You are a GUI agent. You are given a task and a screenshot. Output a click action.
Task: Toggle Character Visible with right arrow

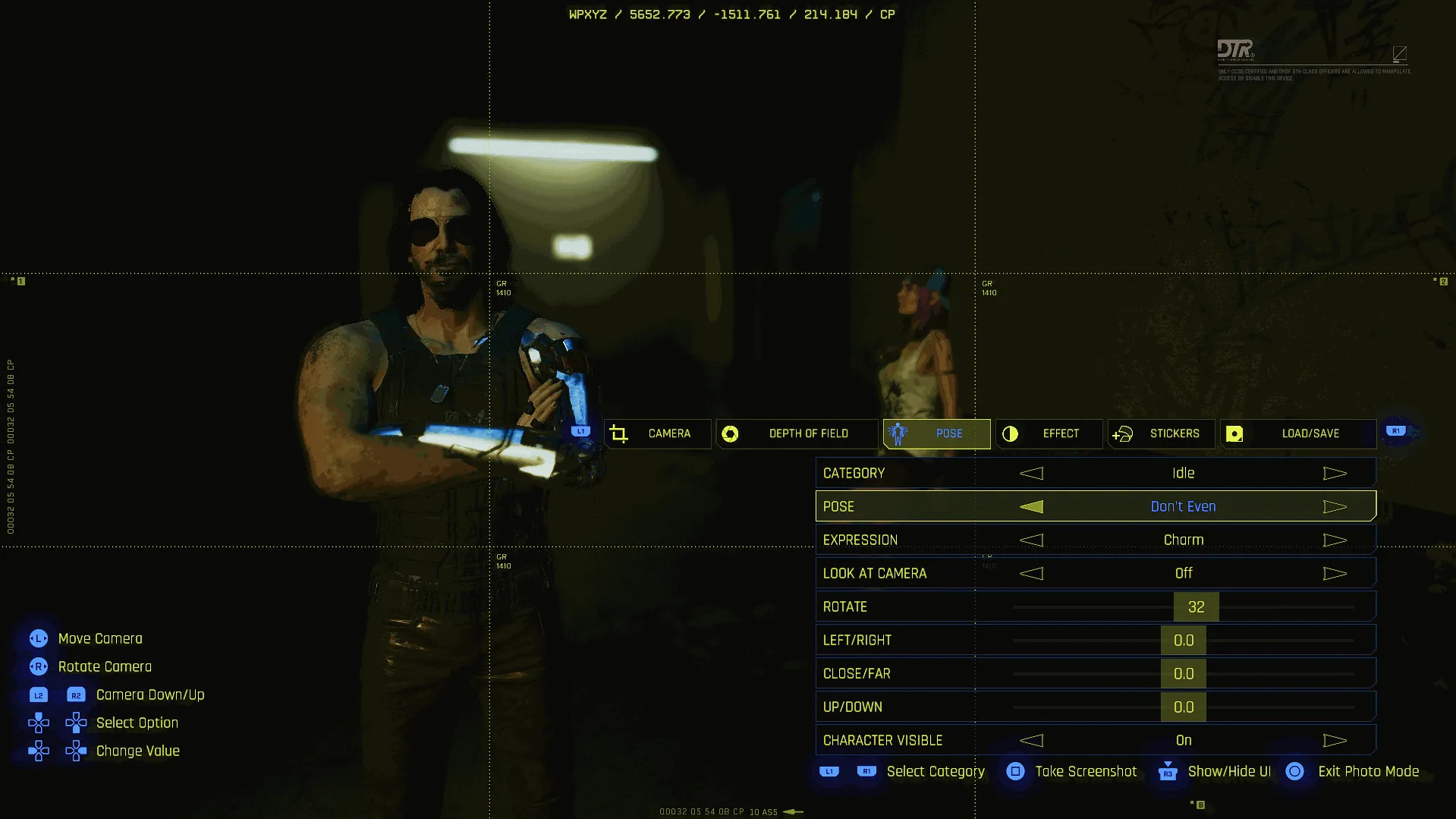(1335, 741)
